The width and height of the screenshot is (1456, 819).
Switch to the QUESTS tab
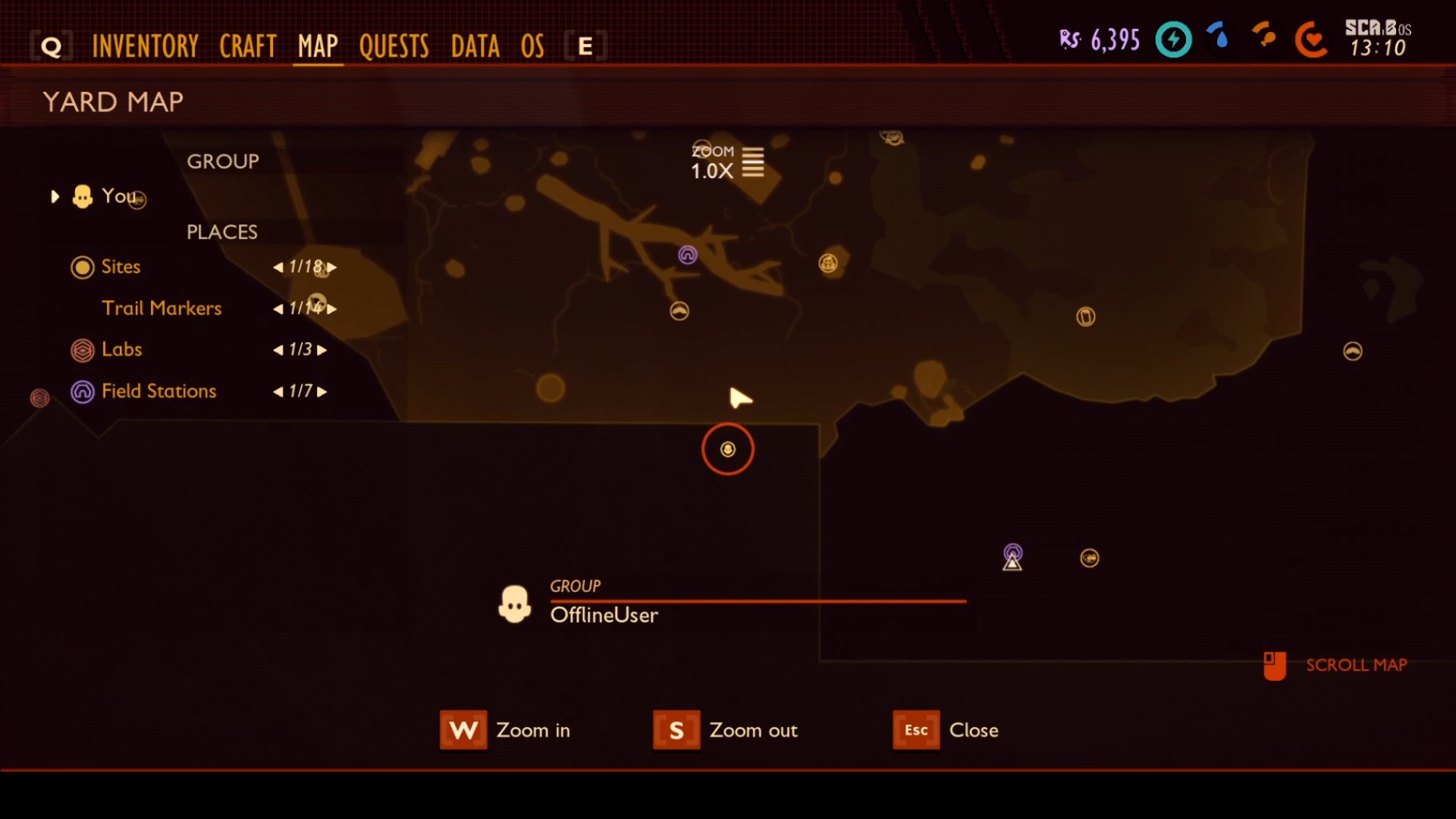click(394, 45)
